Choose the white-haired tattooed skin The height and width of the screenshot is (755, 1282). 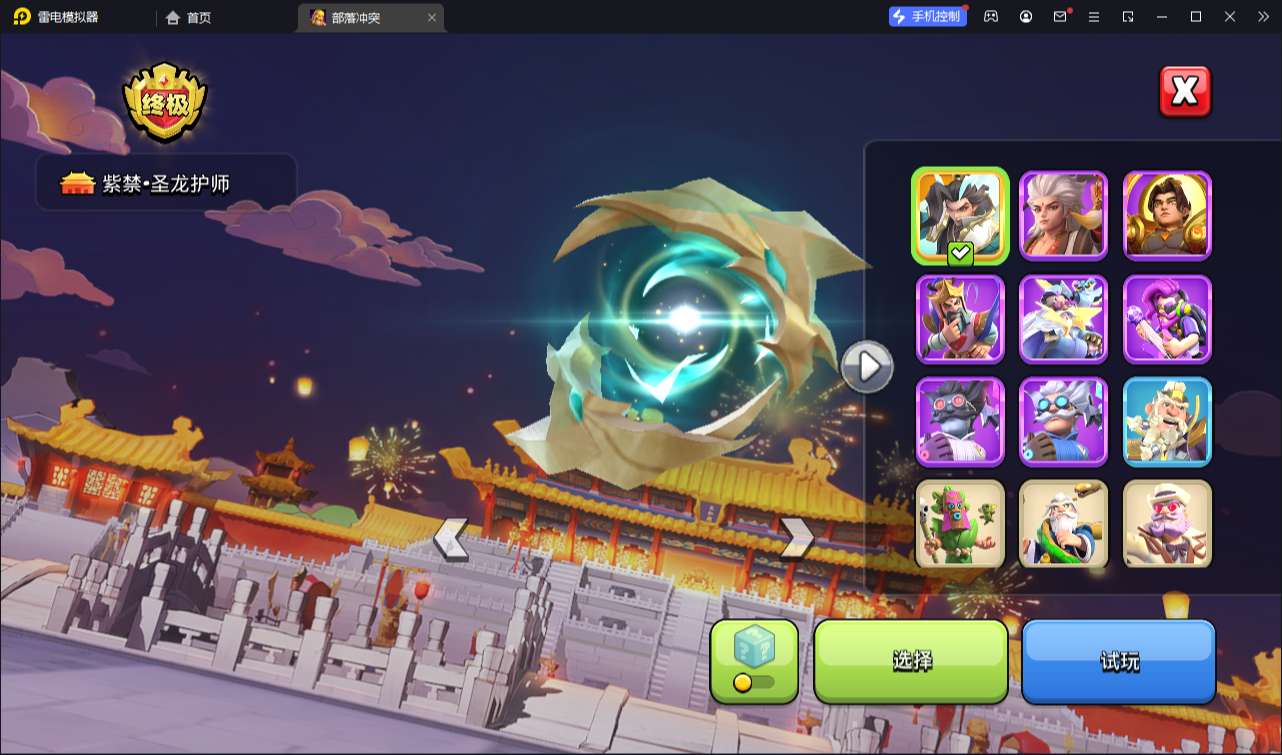1064,214
